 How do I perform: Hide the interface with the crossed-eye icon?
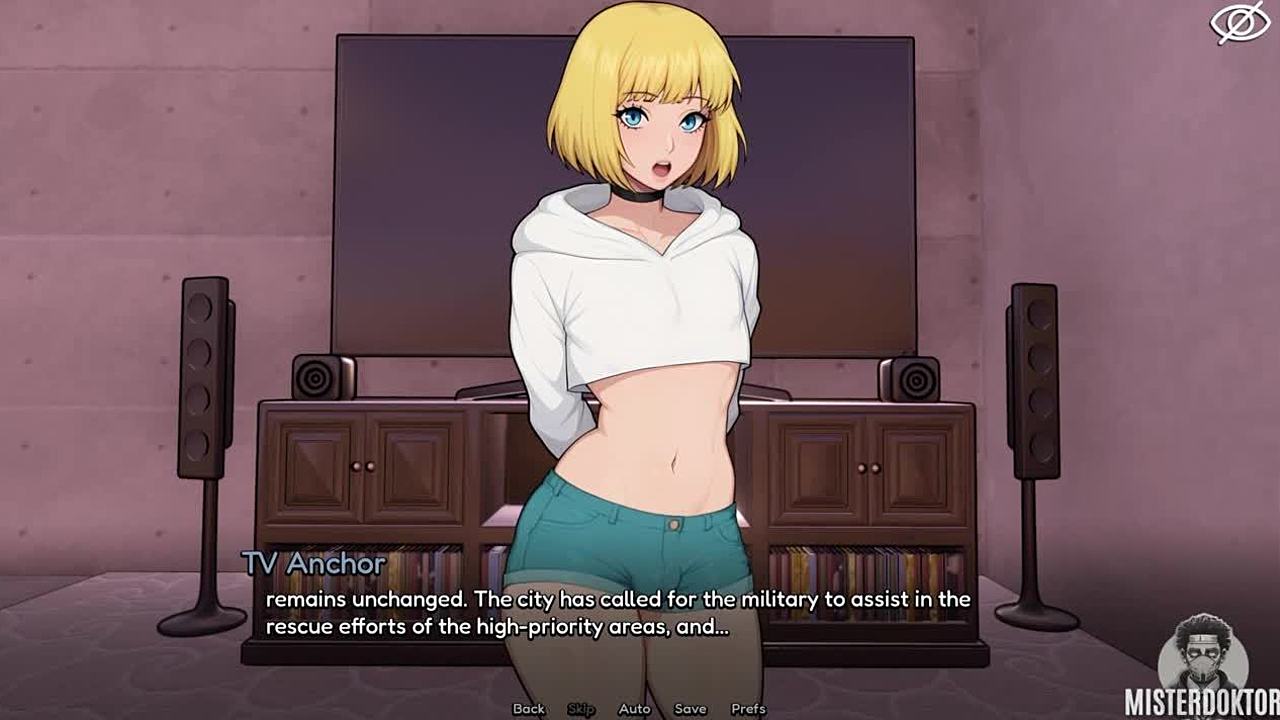coord(1239,23)
